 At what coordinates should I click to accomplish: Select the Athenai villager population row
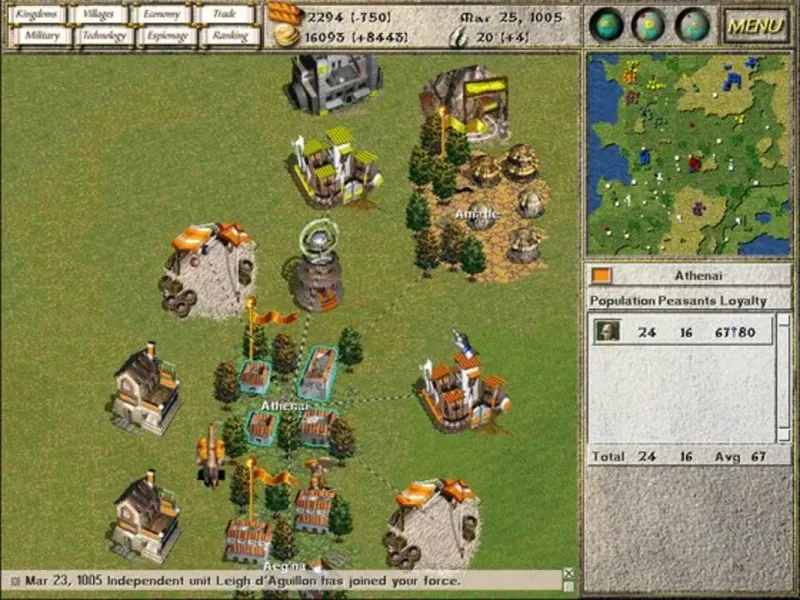(x=683, y=331)
